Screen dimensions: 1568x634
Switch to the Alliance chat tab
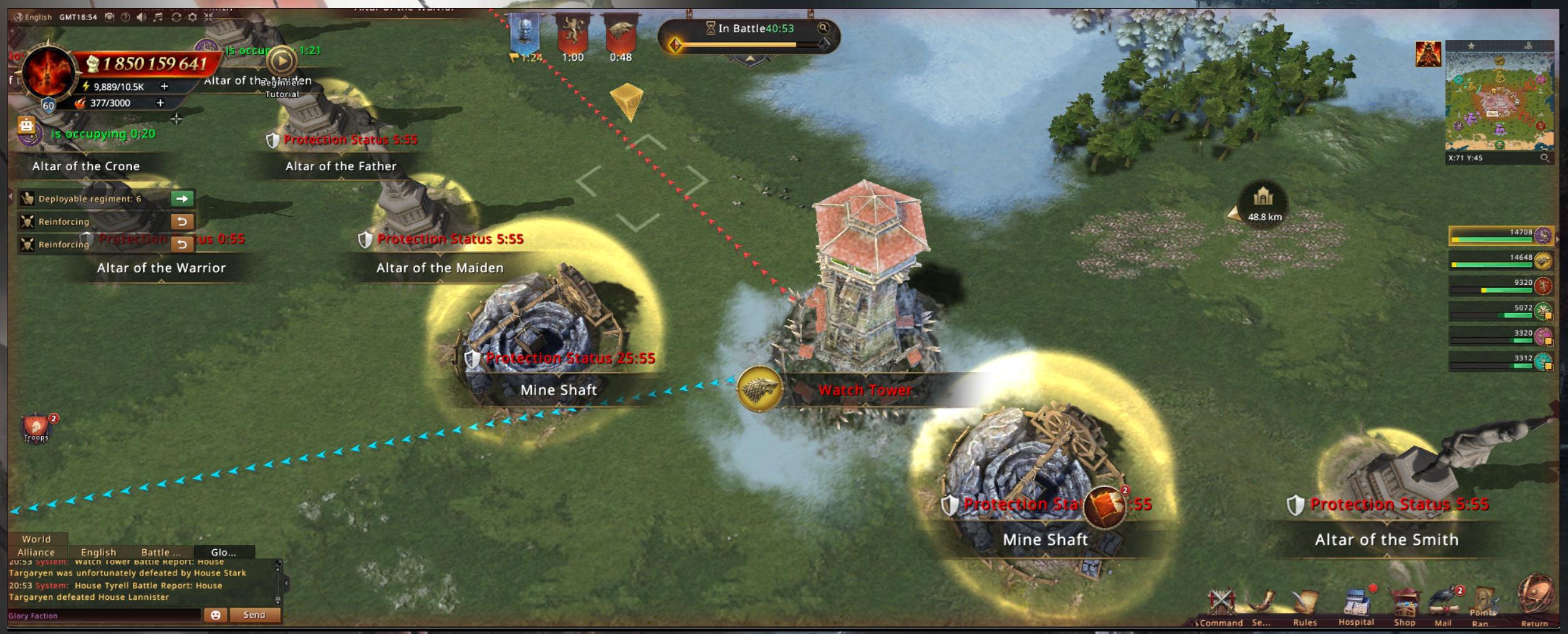point(36,552)
